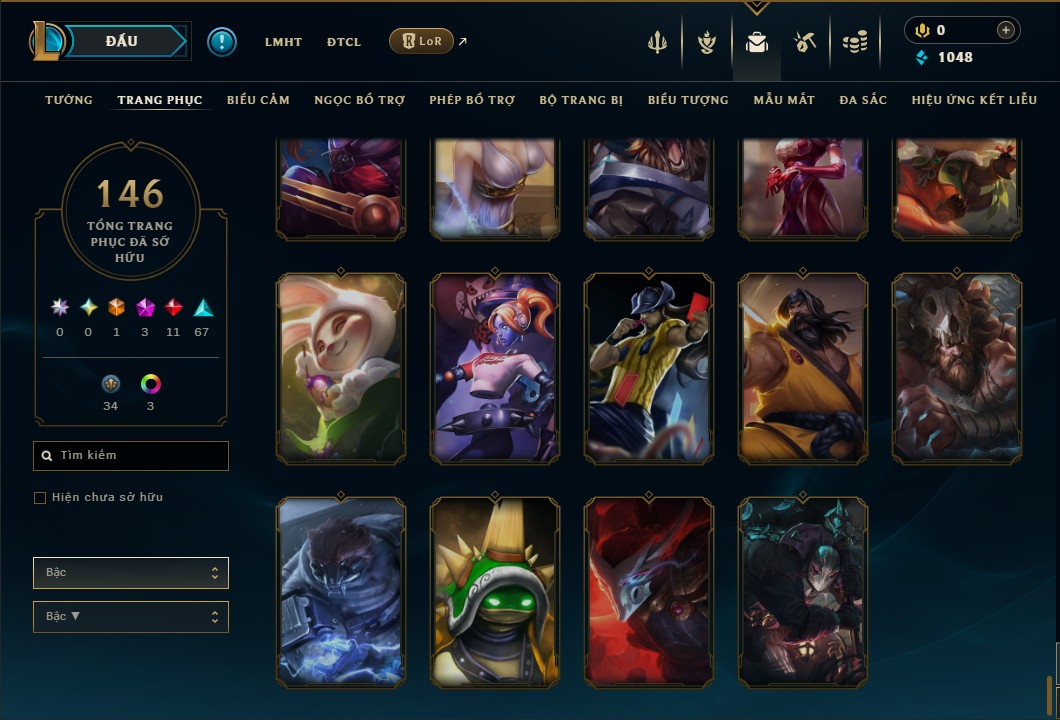
Task: Show the PHÉP BỔ TRỢ spells tab
Action: (472, 100)
